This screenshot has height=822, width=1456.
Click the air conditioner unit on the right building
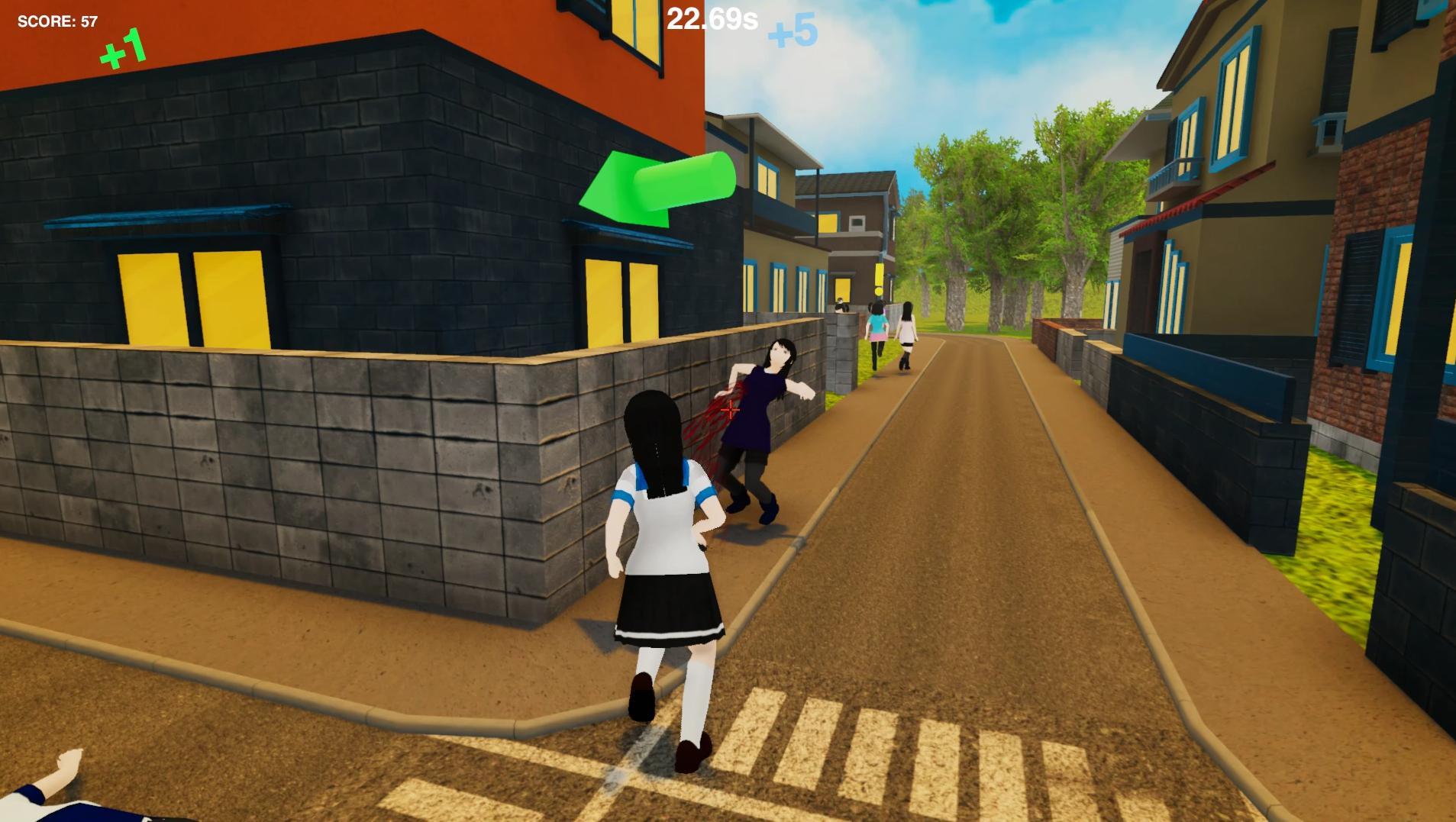pyautogui.click(x=1328, y=131)
